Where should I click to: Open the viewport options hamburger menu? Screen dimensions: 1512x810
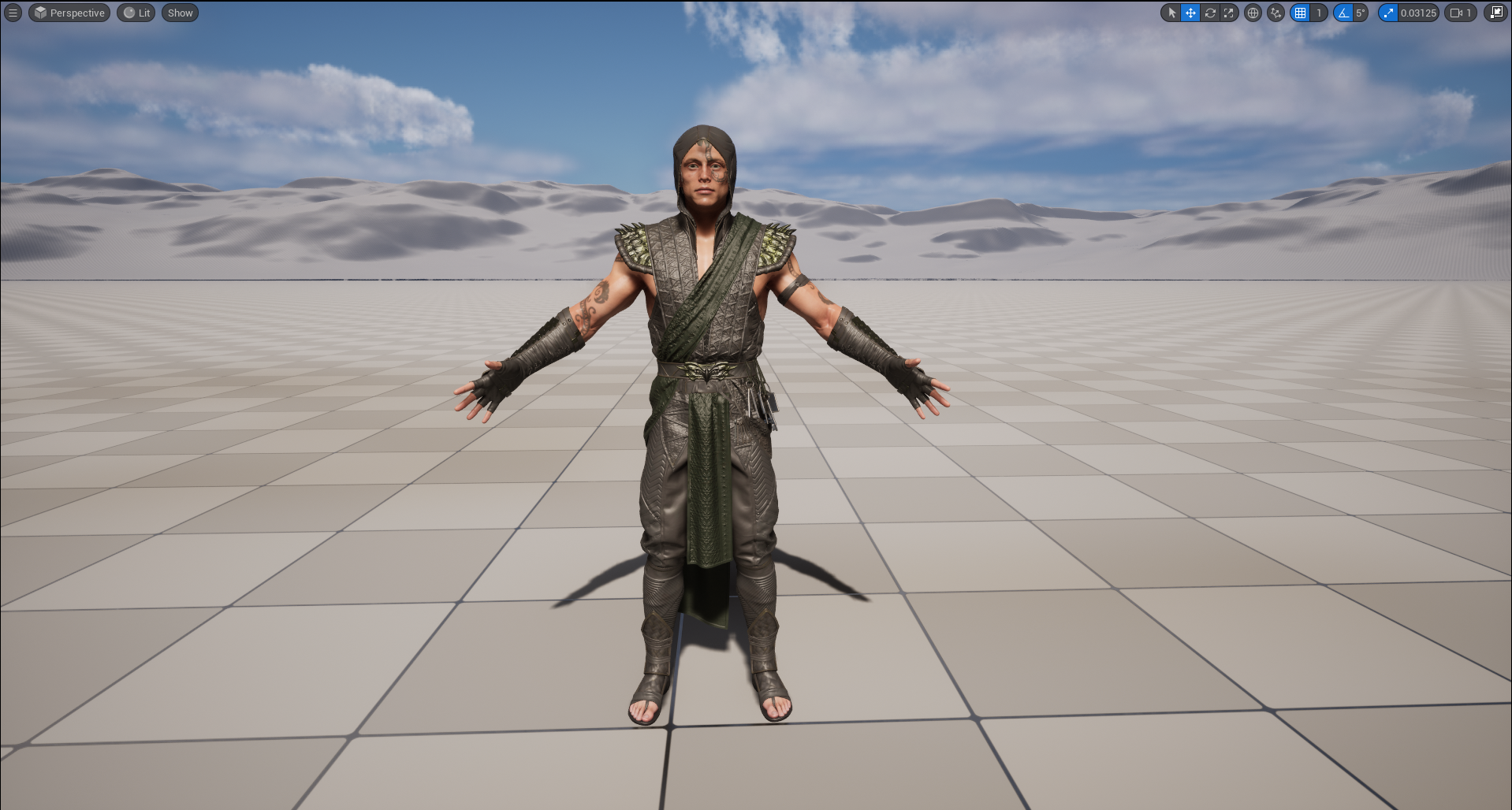click(x=12, y=13)
